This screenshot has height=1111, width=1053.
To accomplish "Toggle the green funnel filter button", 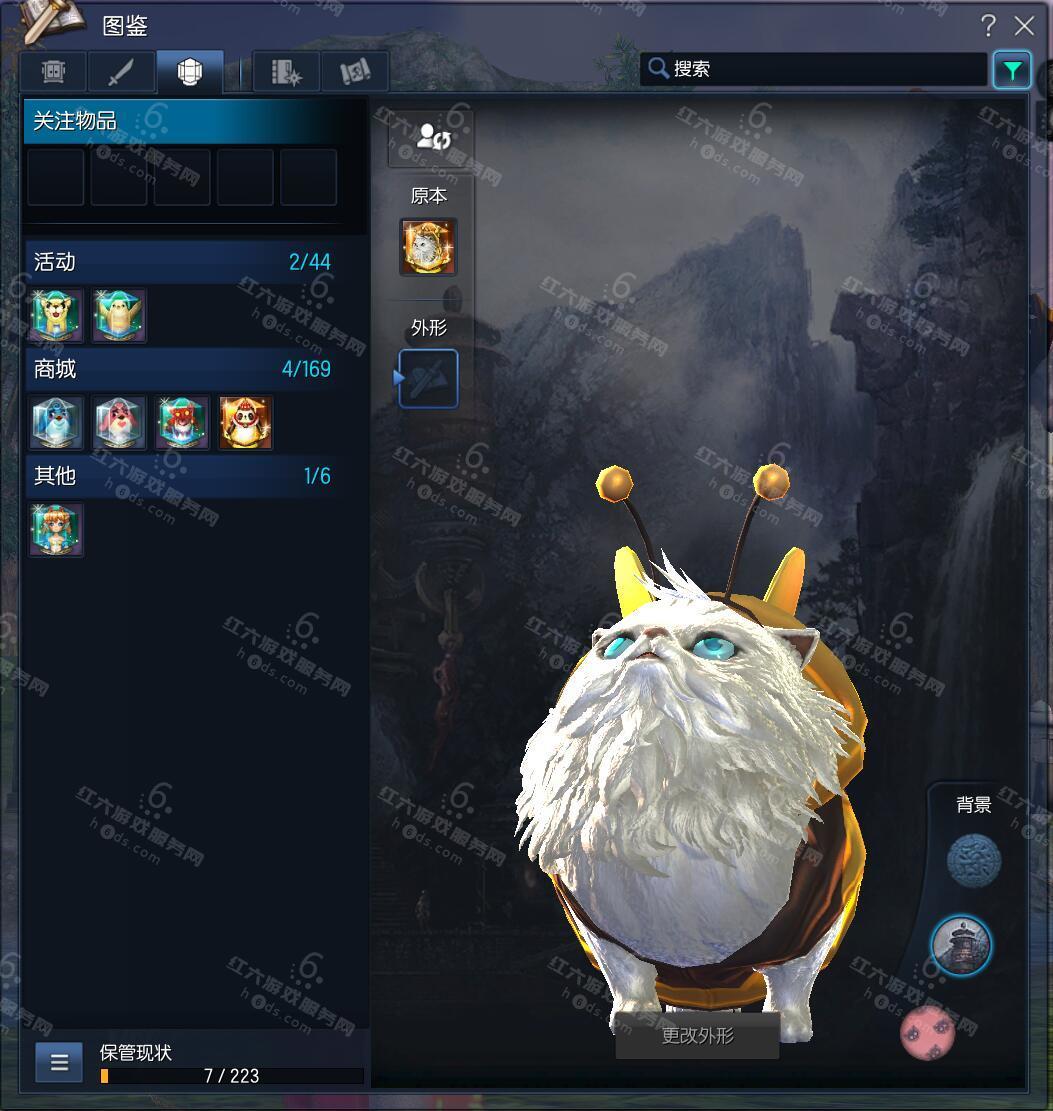I will click(x=1012, y=70).
